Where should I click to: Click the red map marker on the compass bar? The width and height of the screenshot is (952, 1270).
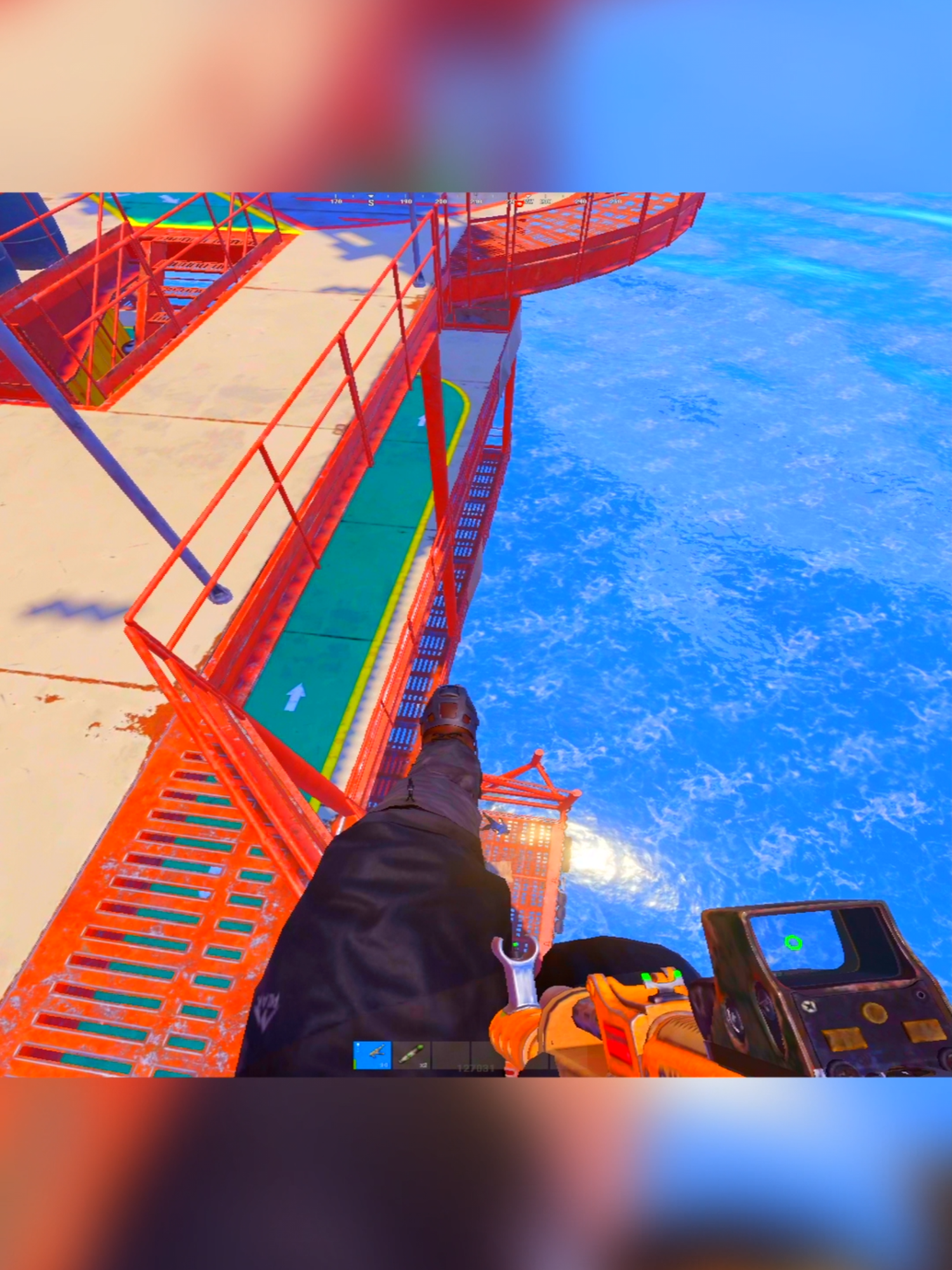520,203
